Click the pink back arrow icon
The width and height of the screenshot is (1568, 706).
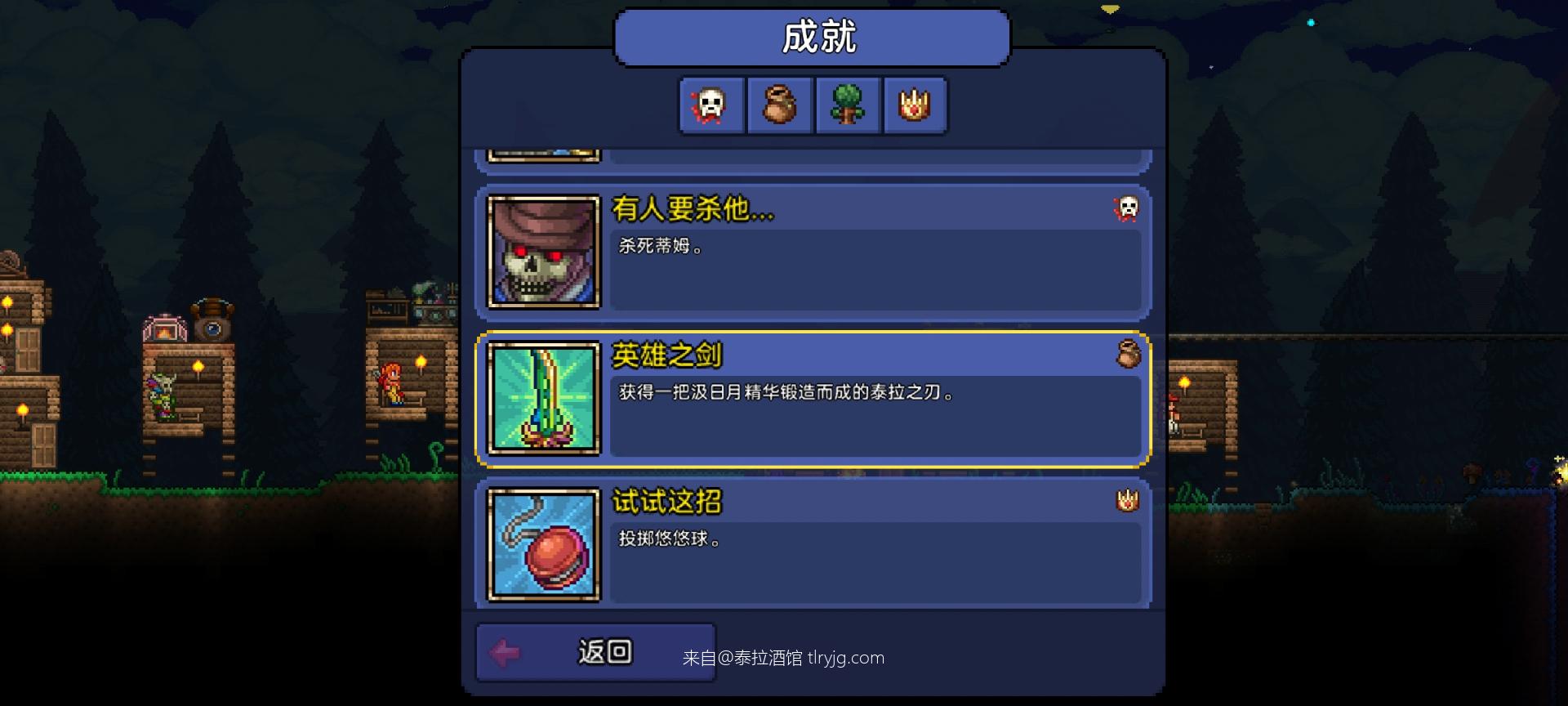click(x=505, y=651)
